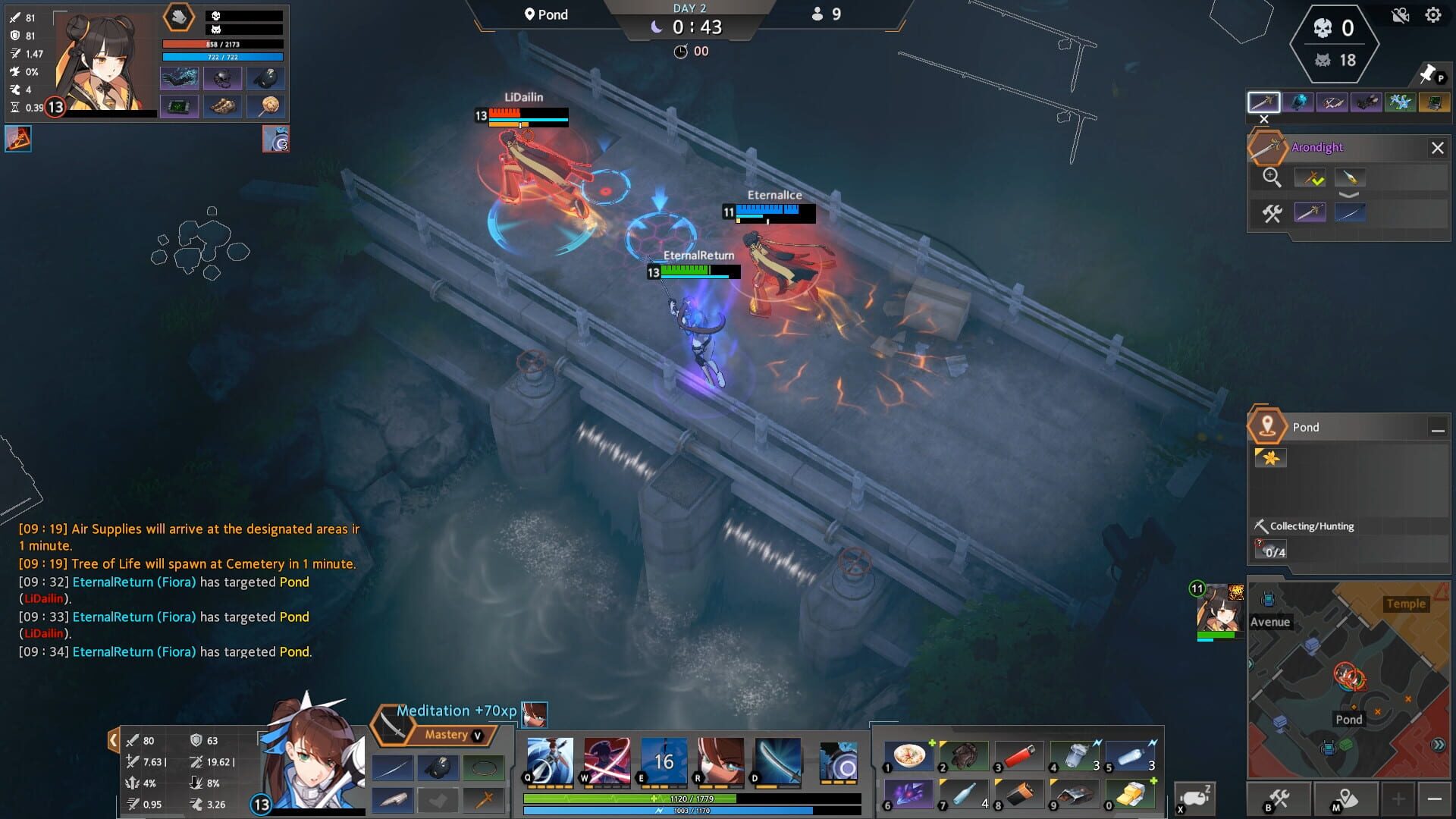
Task: Click the hammer-and-wrench craft icon in Arondight panel
Action: click(1271, 212)
